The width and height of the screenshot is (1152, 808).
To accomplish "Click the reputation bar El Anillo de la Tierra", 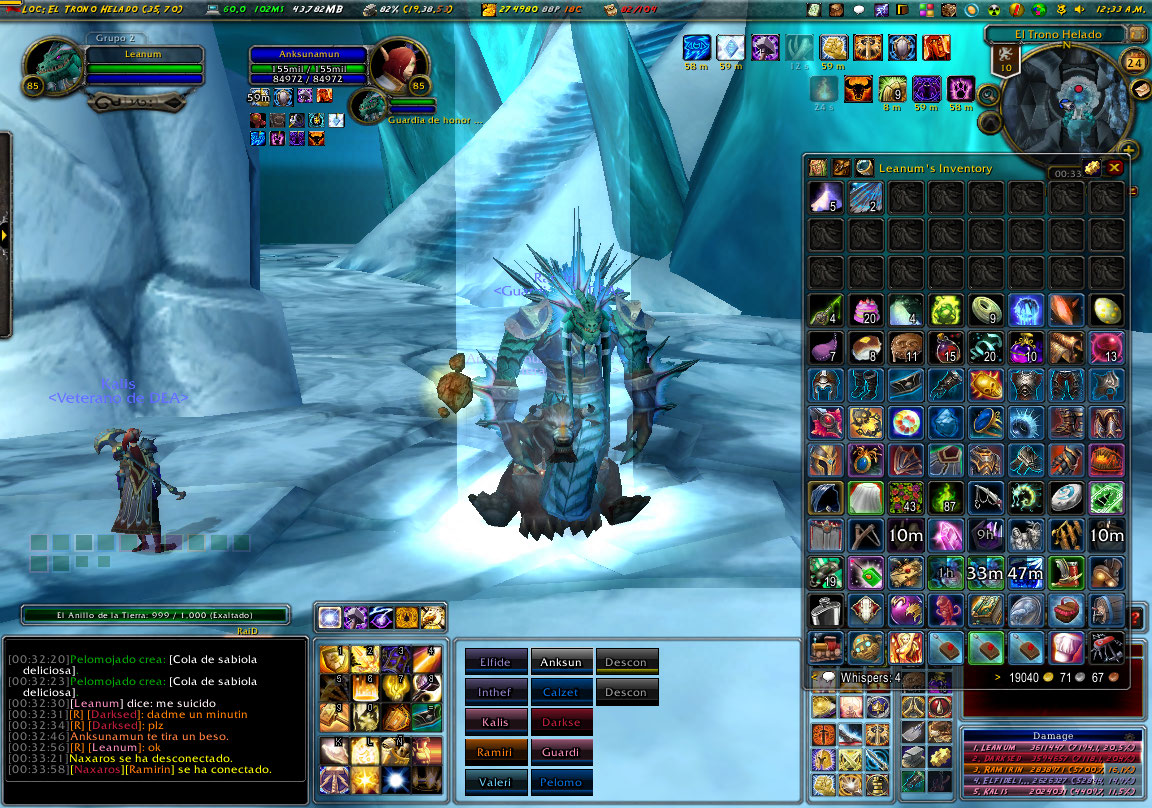I will (x=155, y=615).
